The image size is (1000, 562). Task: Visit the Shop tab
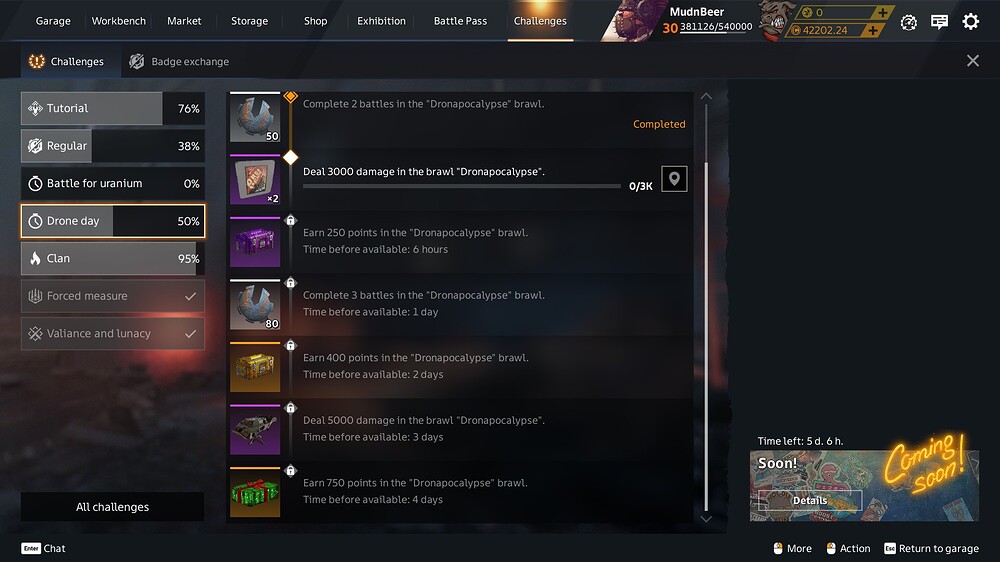315,21
